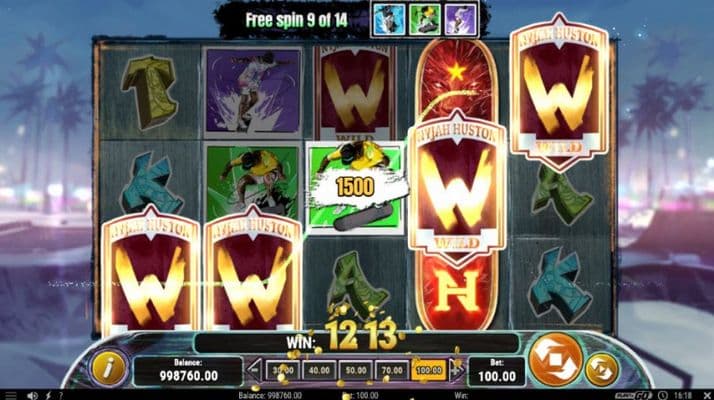Choose the 50.00 bet amount

pyautogui.click(x=355, y=370)
